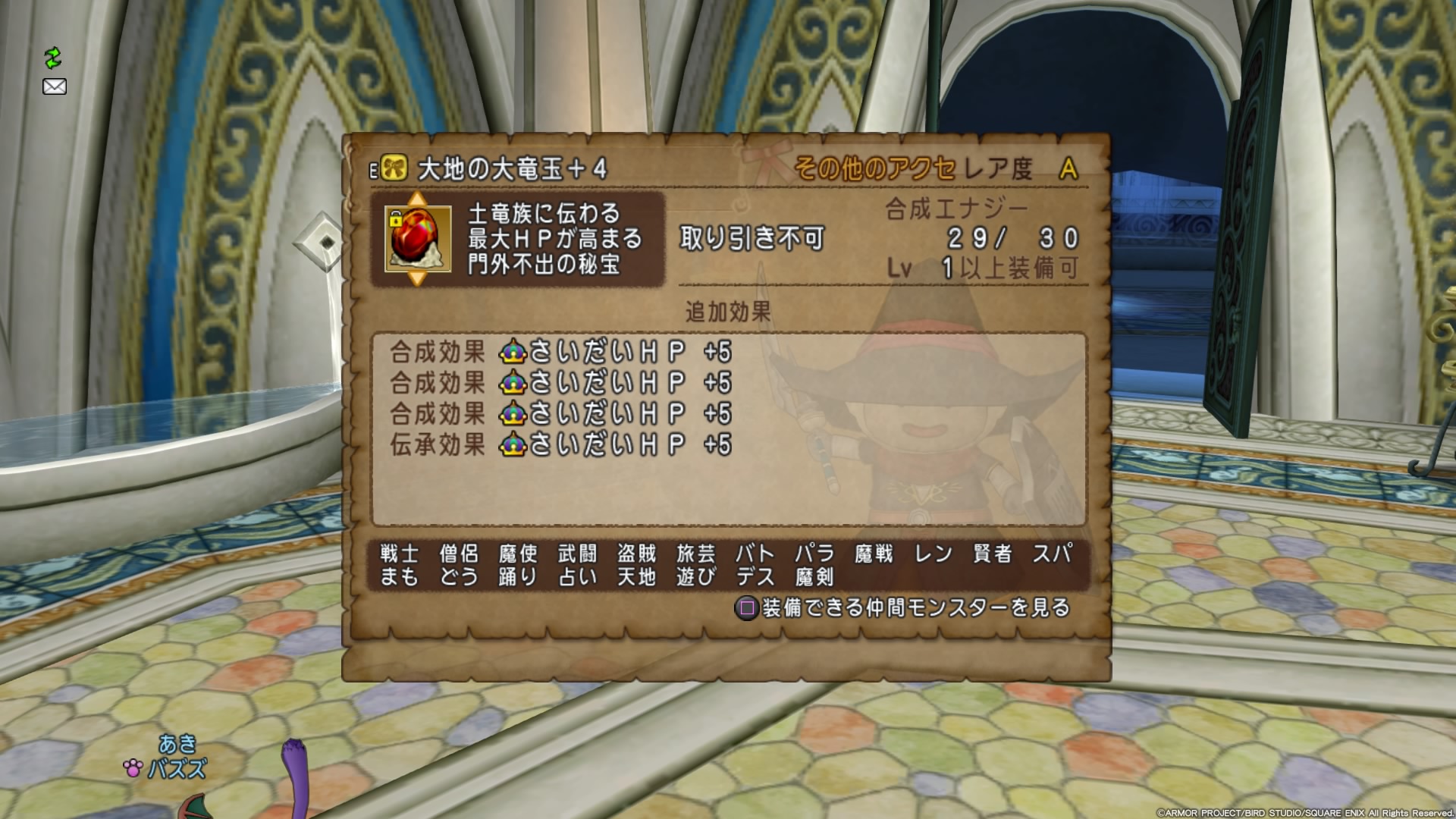Select the red 大地の大竜玉 item icon
Image resolution: width=1456 pixels, height=819 pixels.
click(x=417, y=239)
